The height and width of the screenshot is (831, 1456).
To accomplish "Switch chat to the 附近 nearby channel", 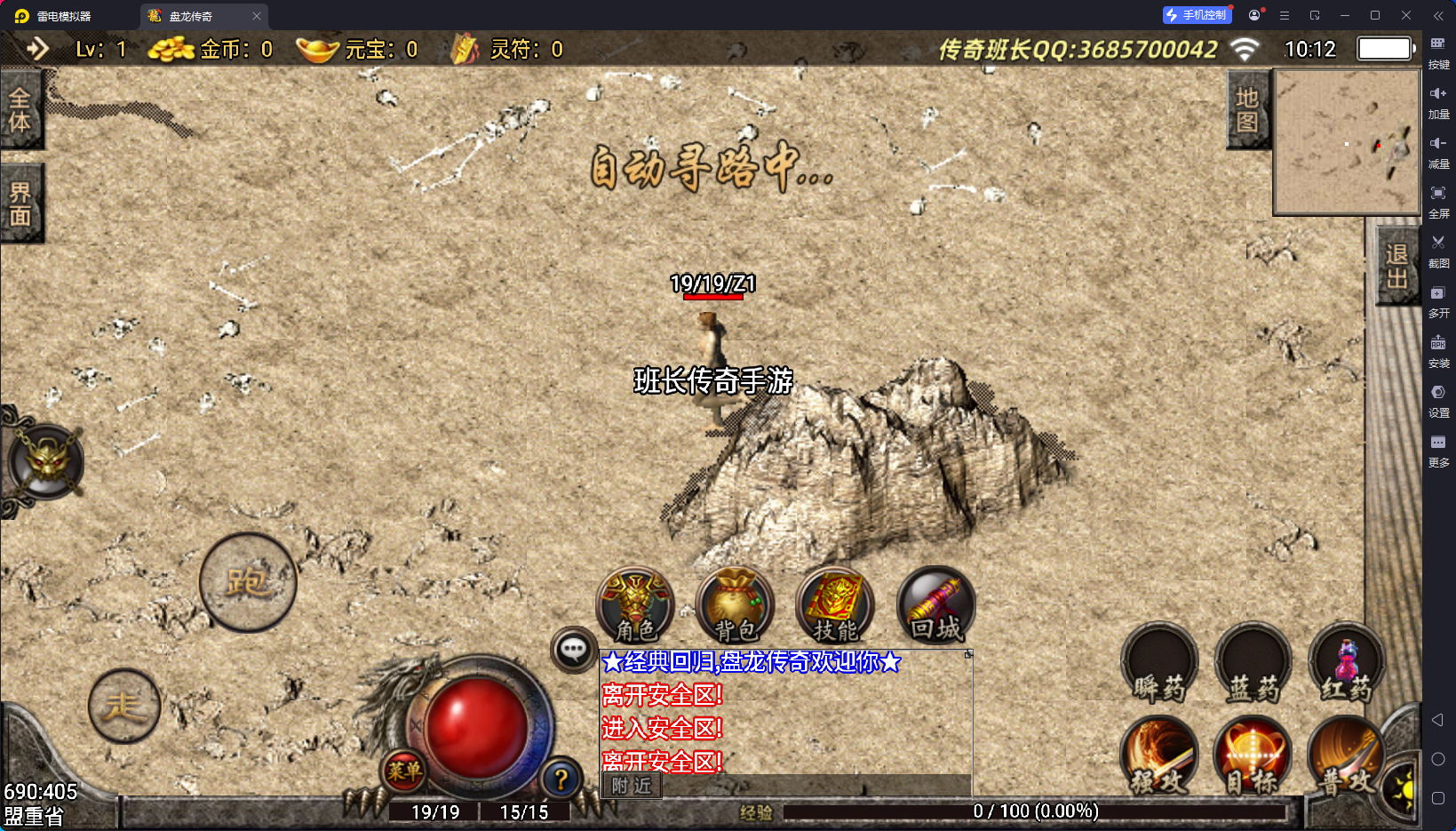I will [632, 786].
